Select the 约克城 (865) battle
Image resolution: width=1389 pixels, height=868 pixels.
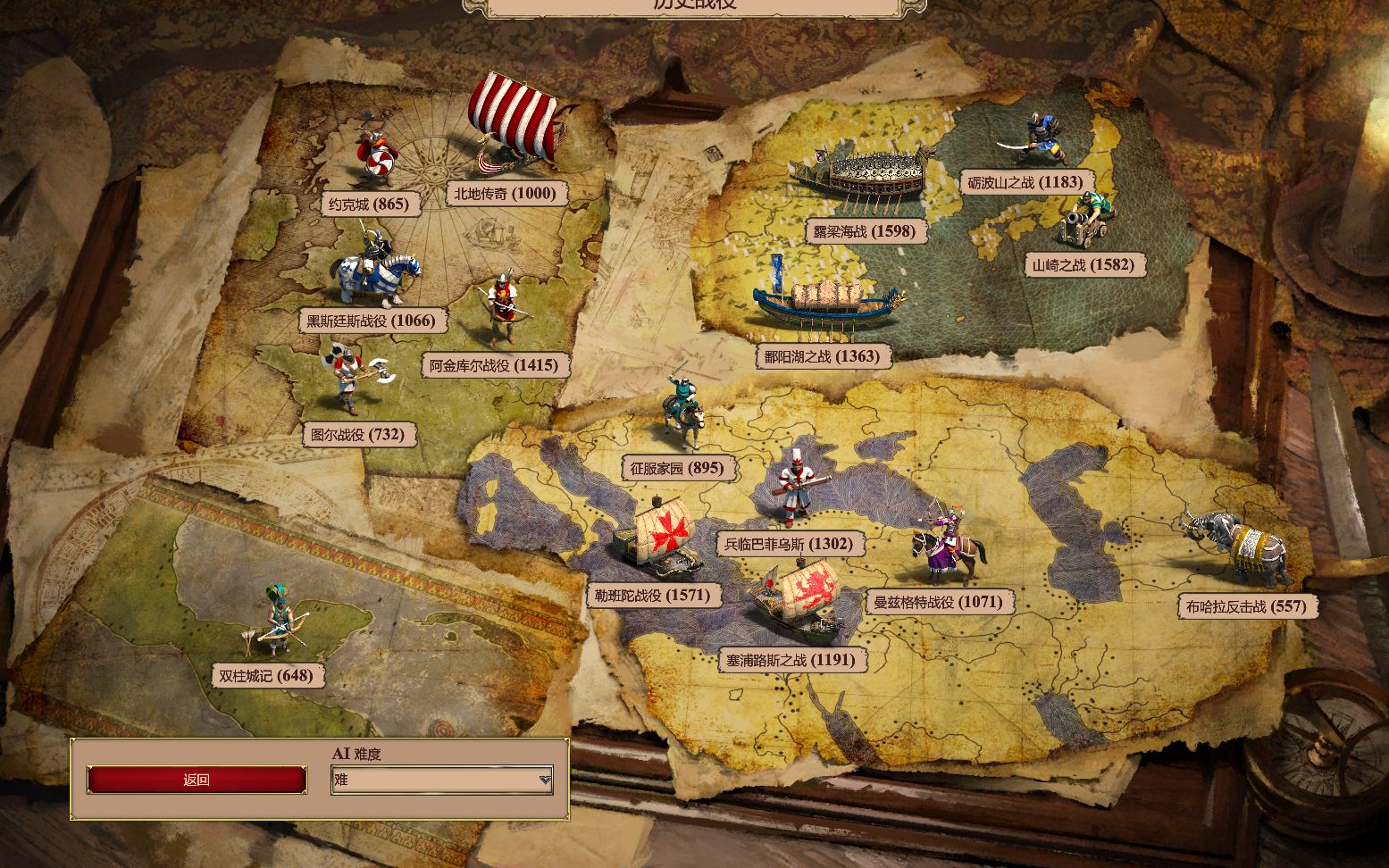pos(368,204)
